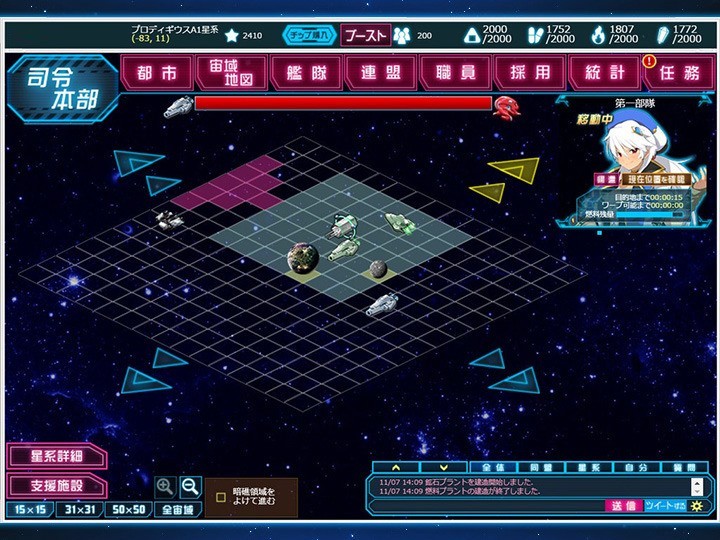Open the 艦隊 (Fleet) menu
Image resolution: width=720 pixels, height=540 pixels.
tap(307, 73)
